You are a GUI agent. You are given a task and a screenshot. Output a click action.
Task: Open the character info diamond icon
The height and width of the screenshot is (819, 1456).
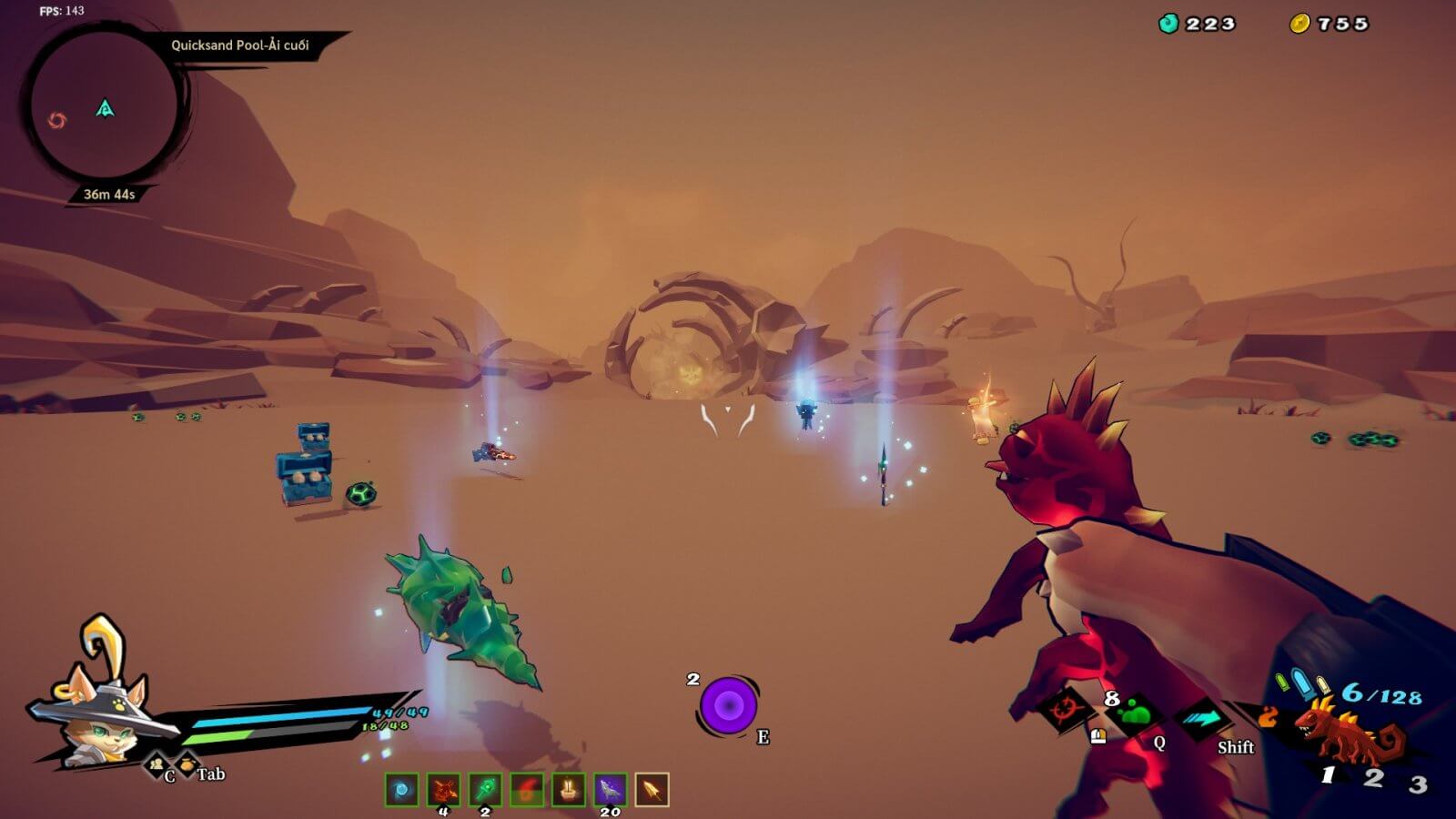click(x=157, y=763)
